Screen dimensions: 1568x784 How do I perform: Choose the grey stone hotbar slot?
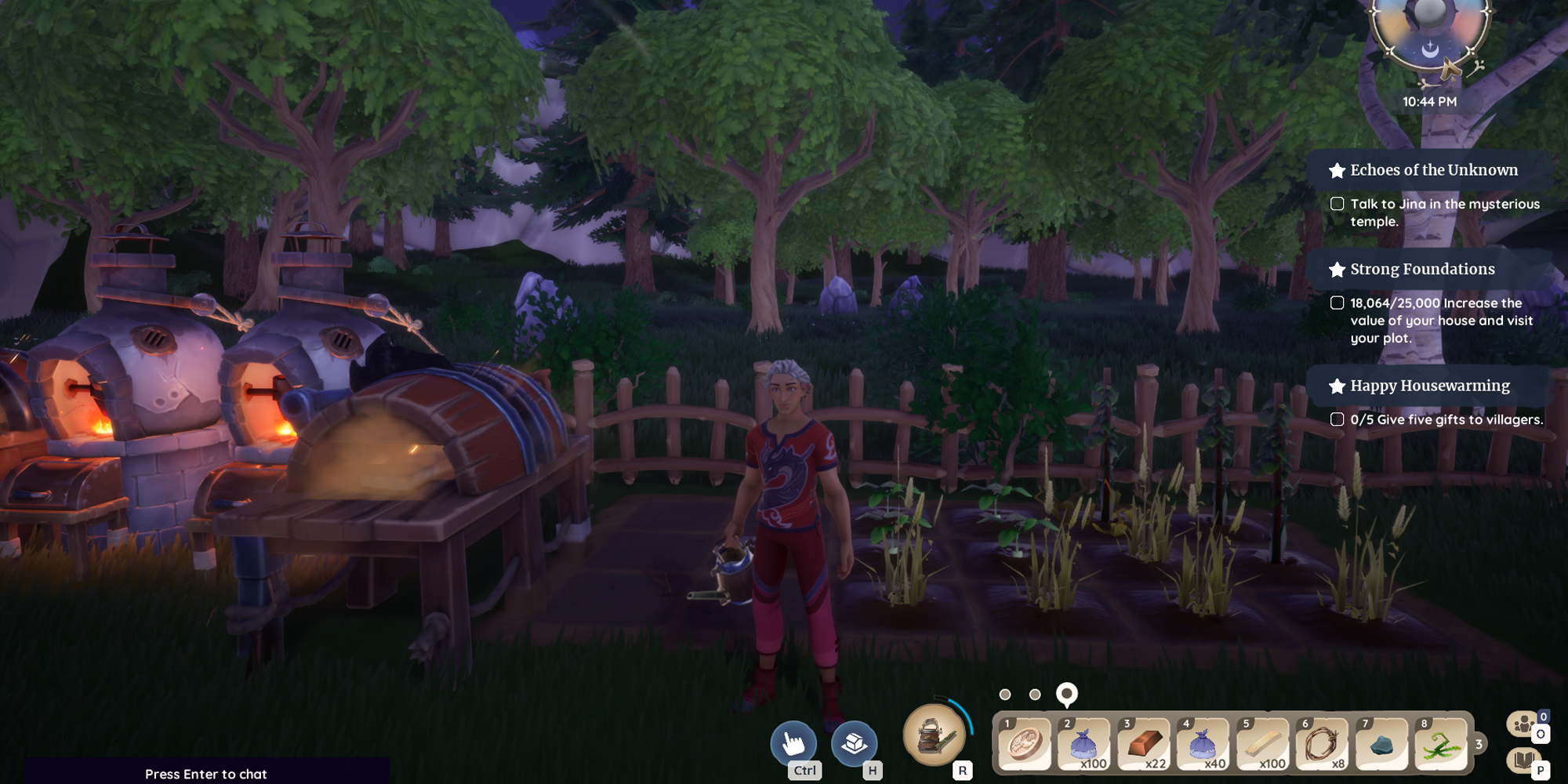coord(1382,743)
